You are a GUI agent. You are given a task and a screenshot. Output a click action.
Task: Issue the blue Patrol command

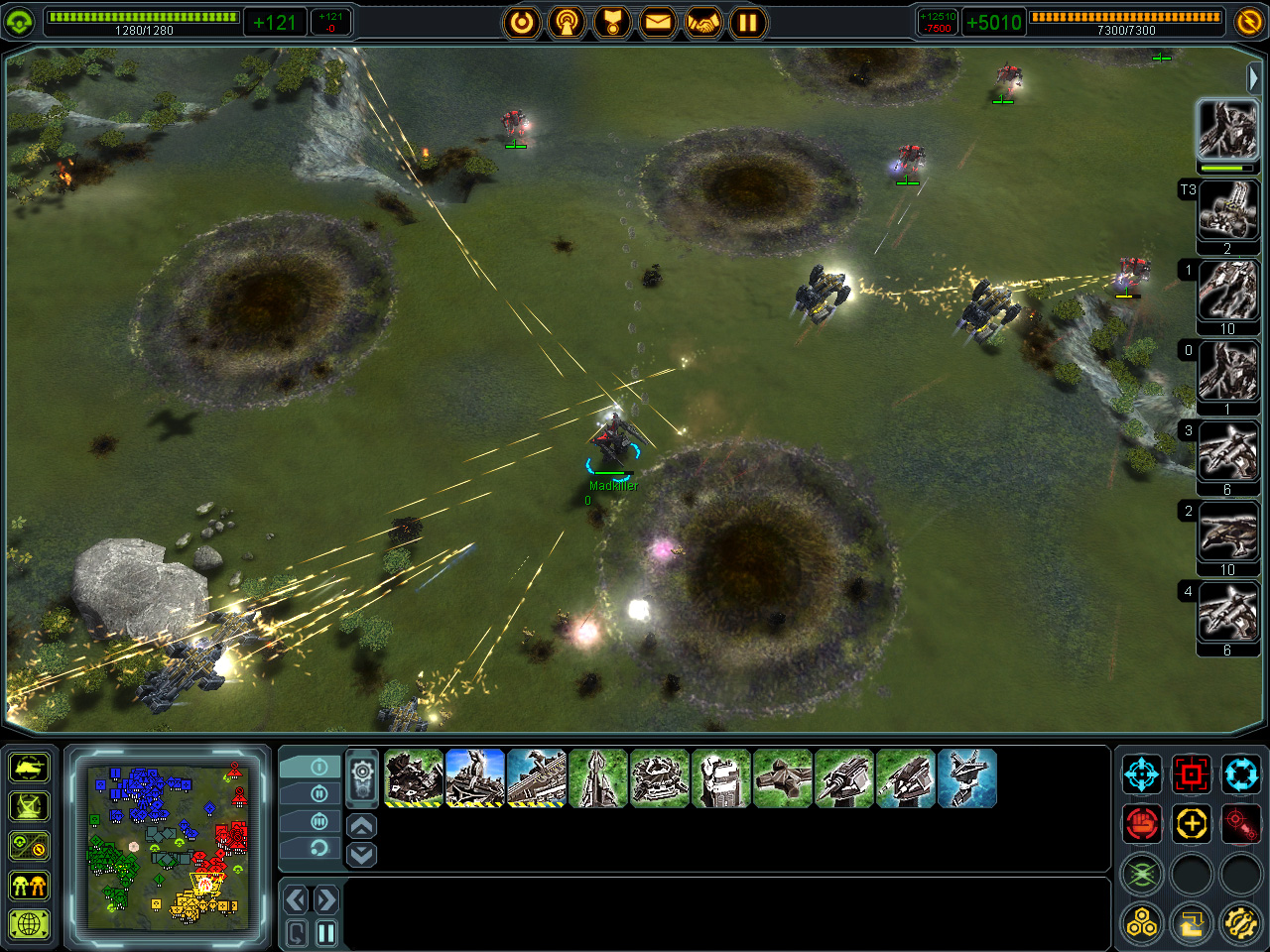(x=1240, y=773)
